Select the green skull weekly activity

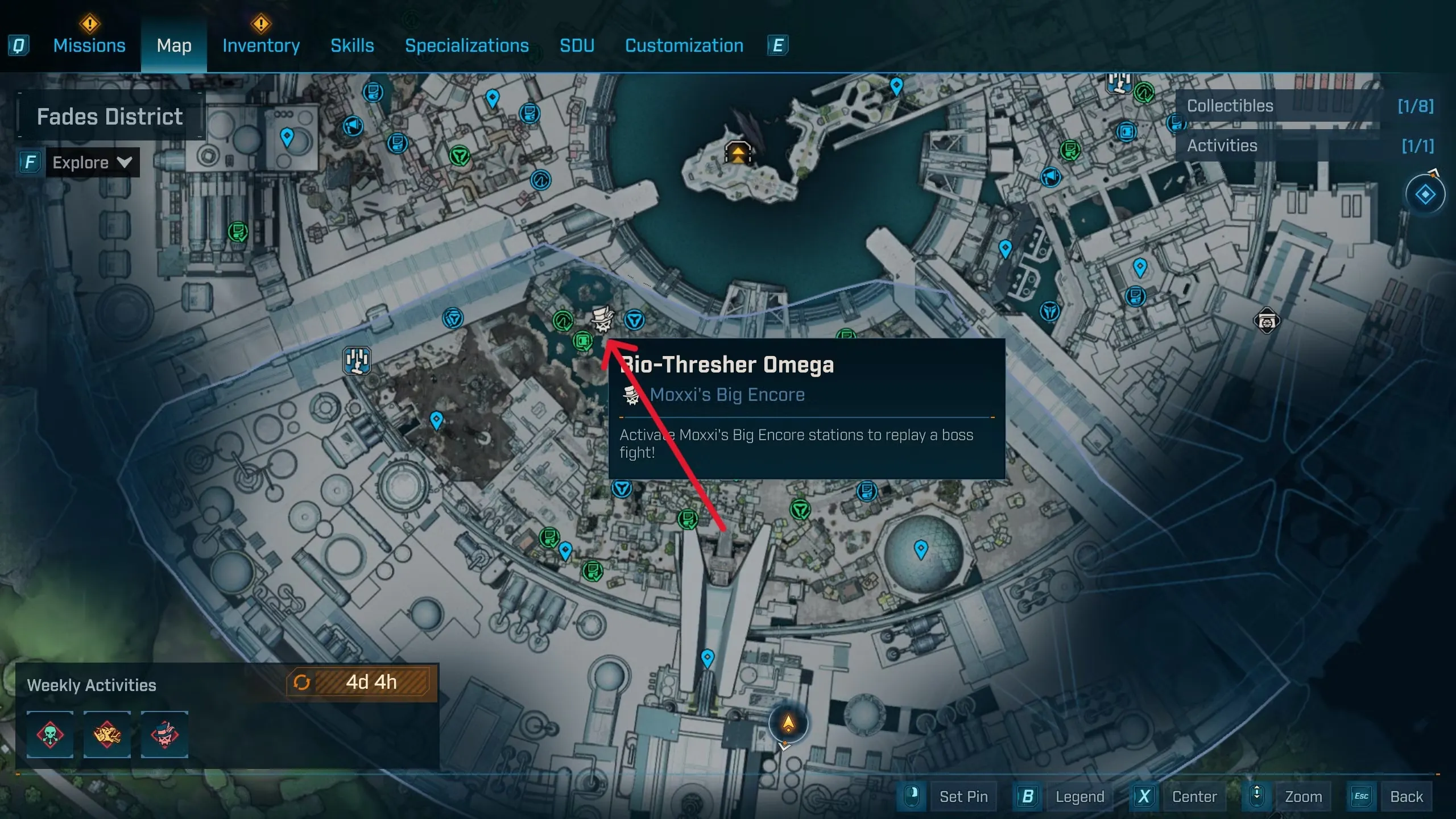point(50,734)
